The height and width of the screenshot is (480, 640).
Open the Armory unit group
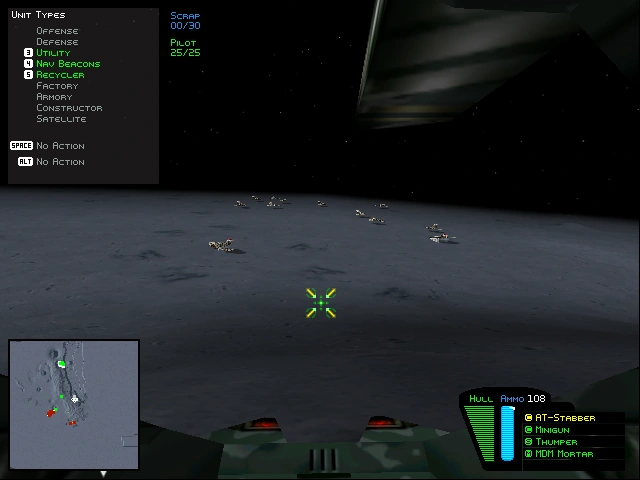tap(55, 97)
